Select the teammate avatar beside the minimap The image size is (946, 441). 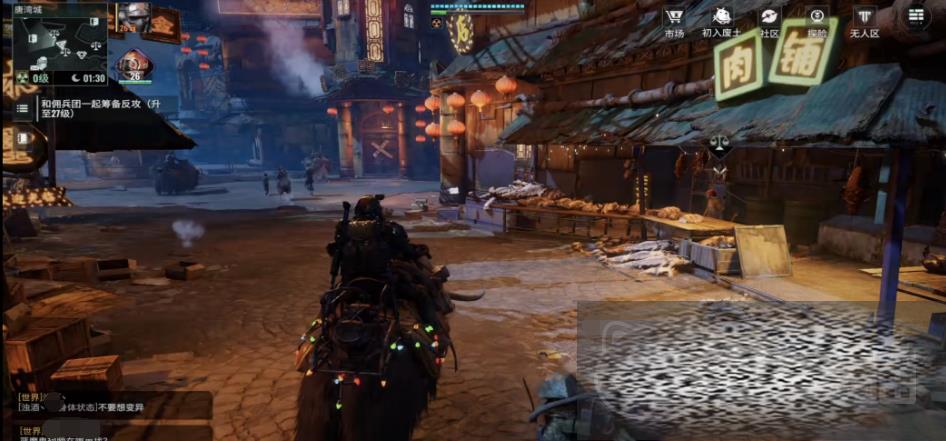click(132, 16)
